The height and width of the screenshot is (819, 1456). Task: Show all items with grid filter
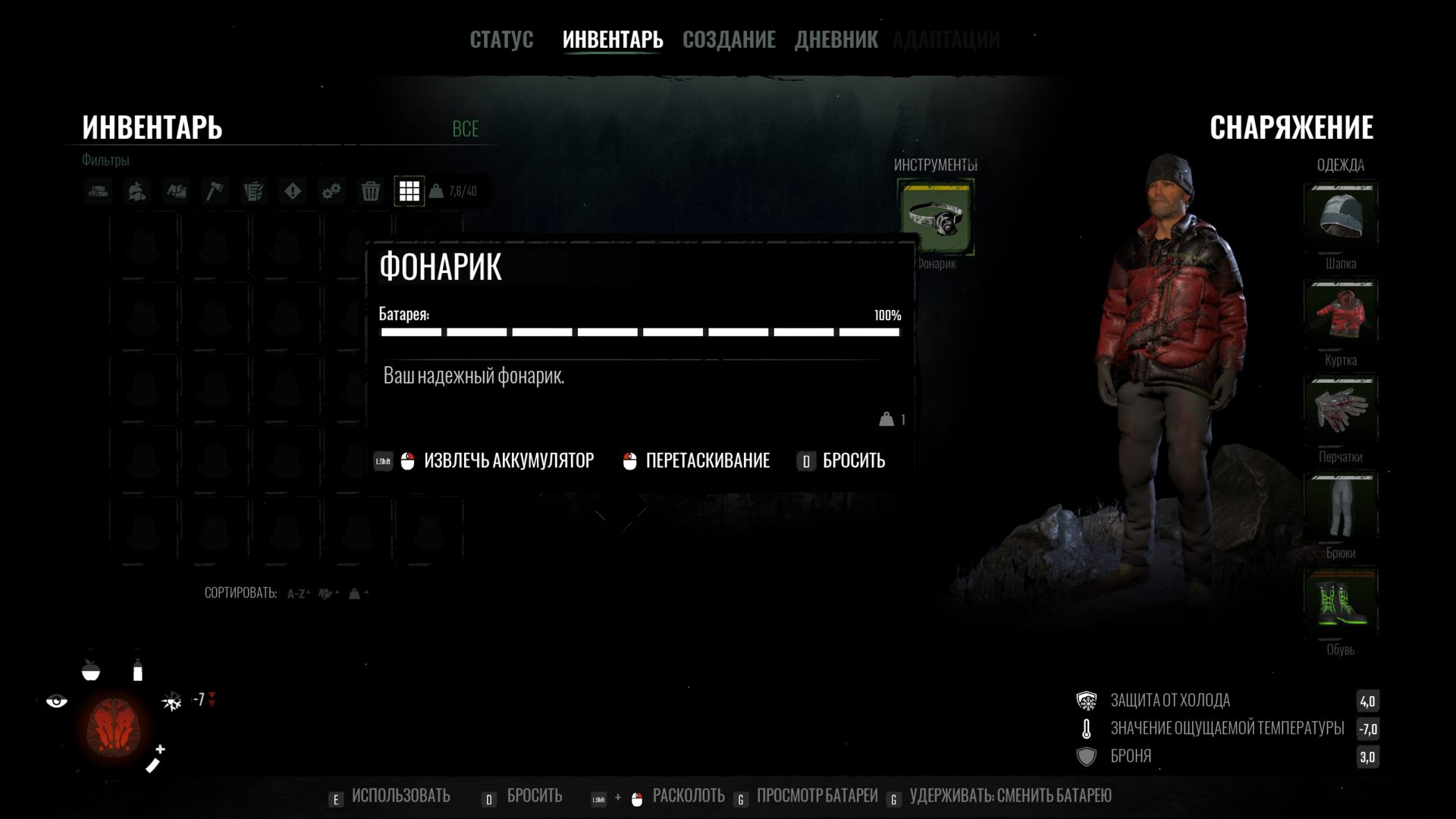coord(409,191)
